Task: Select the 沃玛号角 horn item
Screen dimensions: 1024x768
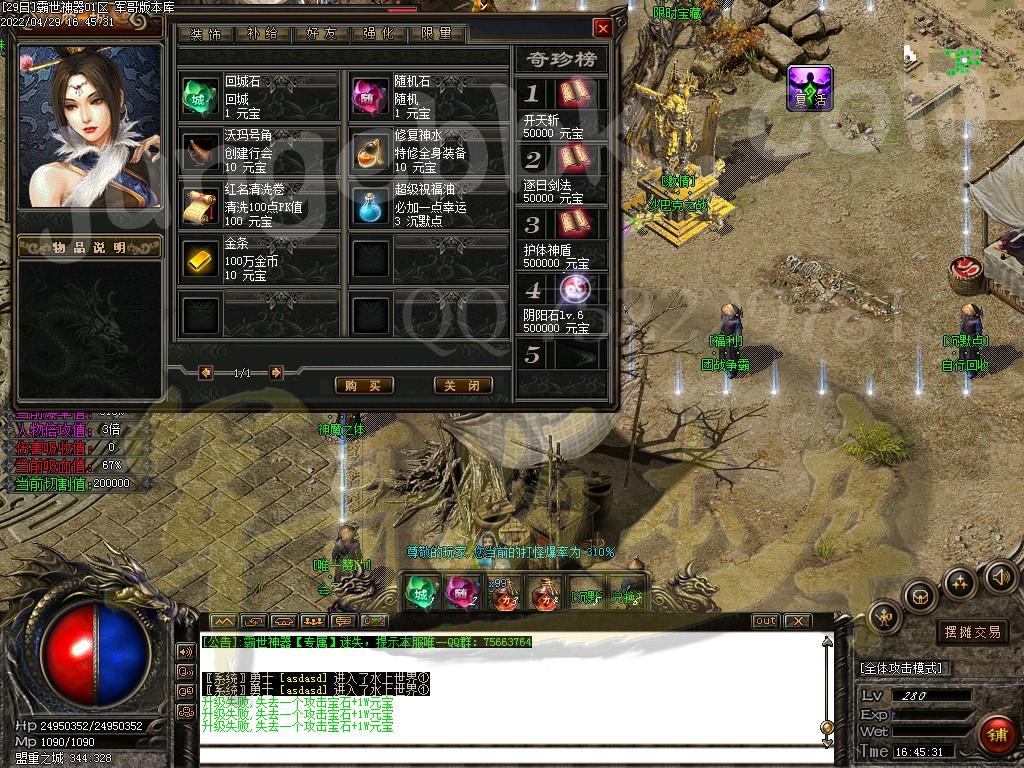Action: click(x=201, y=150)
